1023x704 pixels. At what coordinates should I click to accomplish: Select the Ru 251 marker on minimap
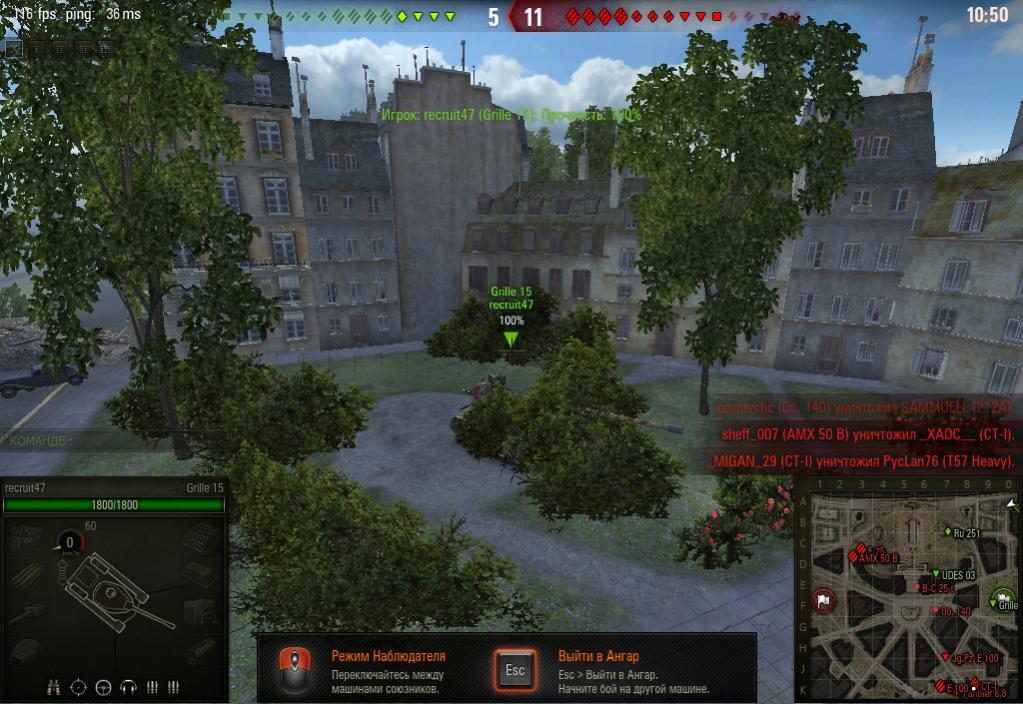pyautogui.click(x=946, y=532)
